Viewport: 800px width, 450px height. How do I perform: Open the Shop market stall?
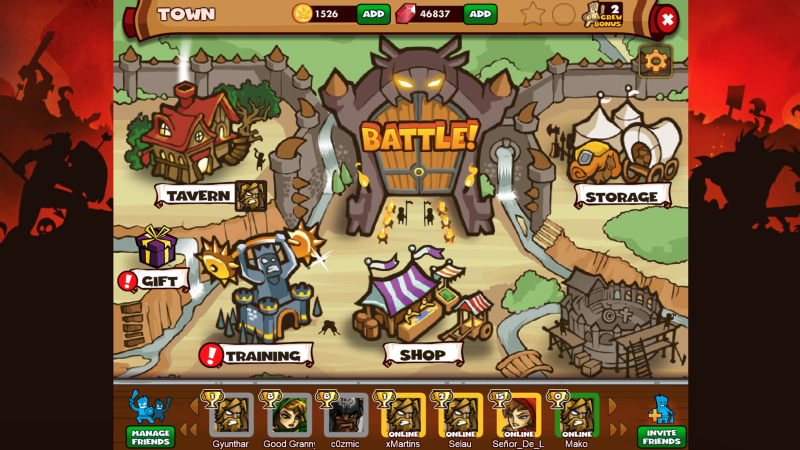tap(422, 300)
